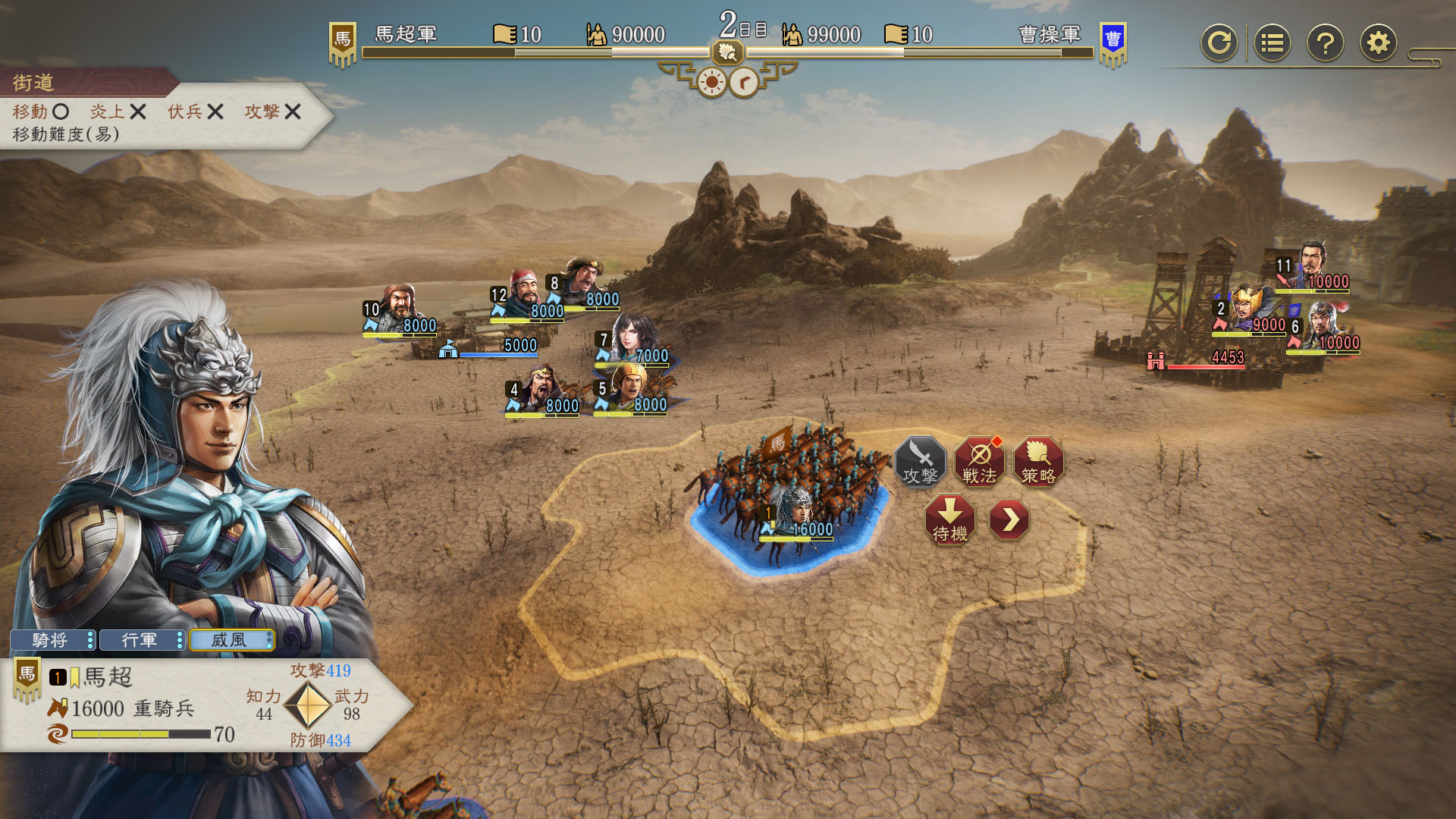
Task: Show help with the question mark icon
Action: pos(1325,43)
